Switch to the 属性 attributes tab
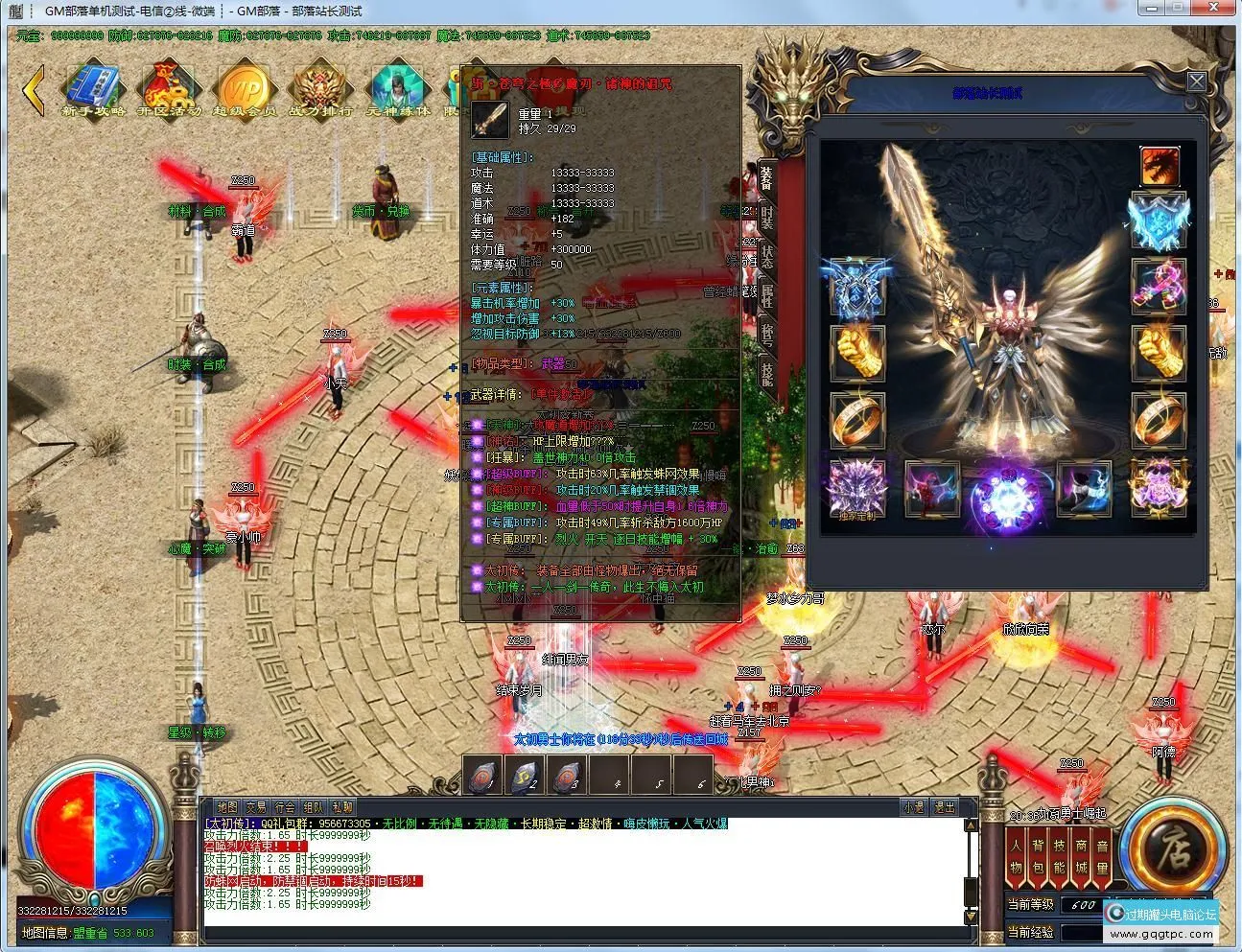Screen dimensions: 1242x952 coord(766,296)
